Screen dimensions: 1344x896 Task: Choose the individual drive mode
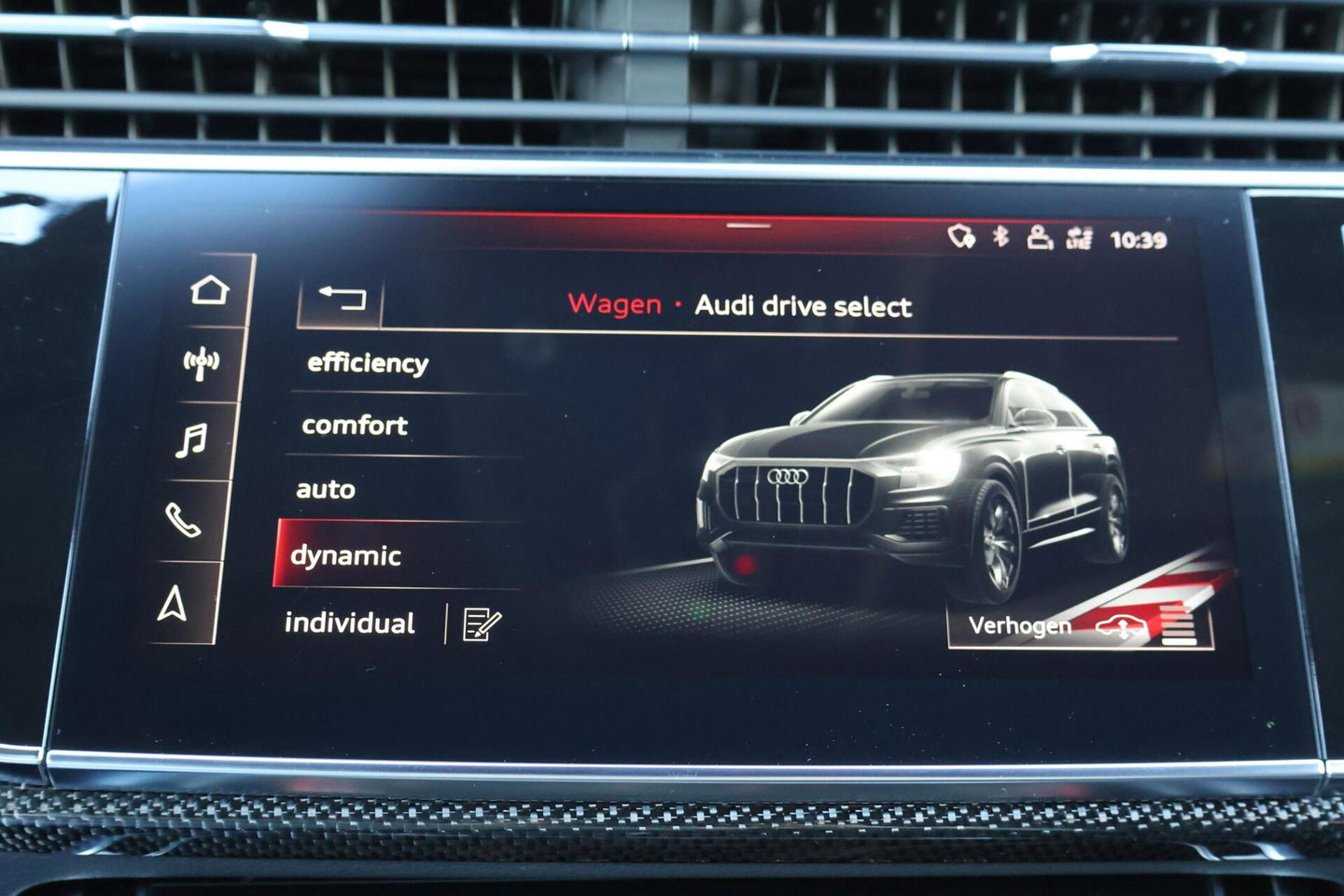[x=350, y=624]
